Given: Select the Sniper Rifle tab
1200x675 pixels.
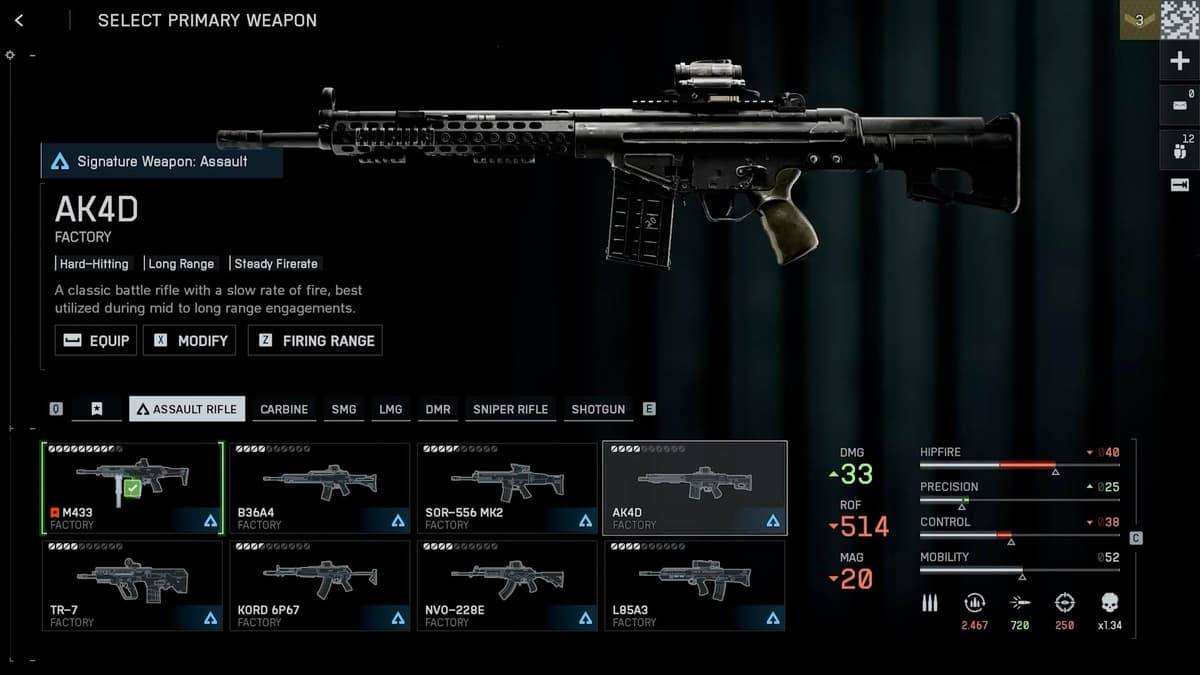Looking at the screenshot, I should (510, 409).
